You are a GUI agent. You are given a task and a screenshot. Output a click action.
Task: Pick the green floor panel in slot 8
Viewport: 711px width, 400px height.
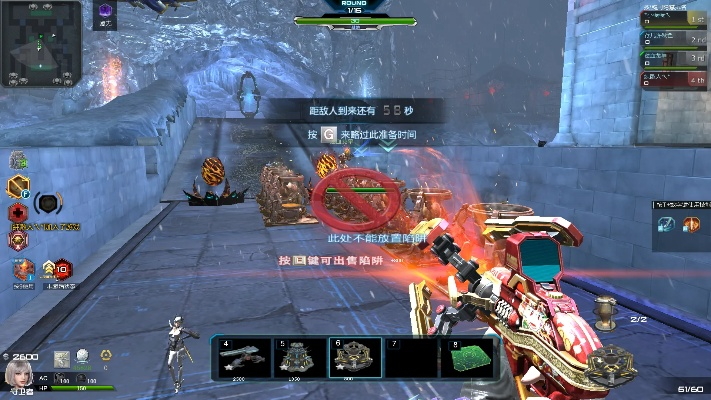468,358
